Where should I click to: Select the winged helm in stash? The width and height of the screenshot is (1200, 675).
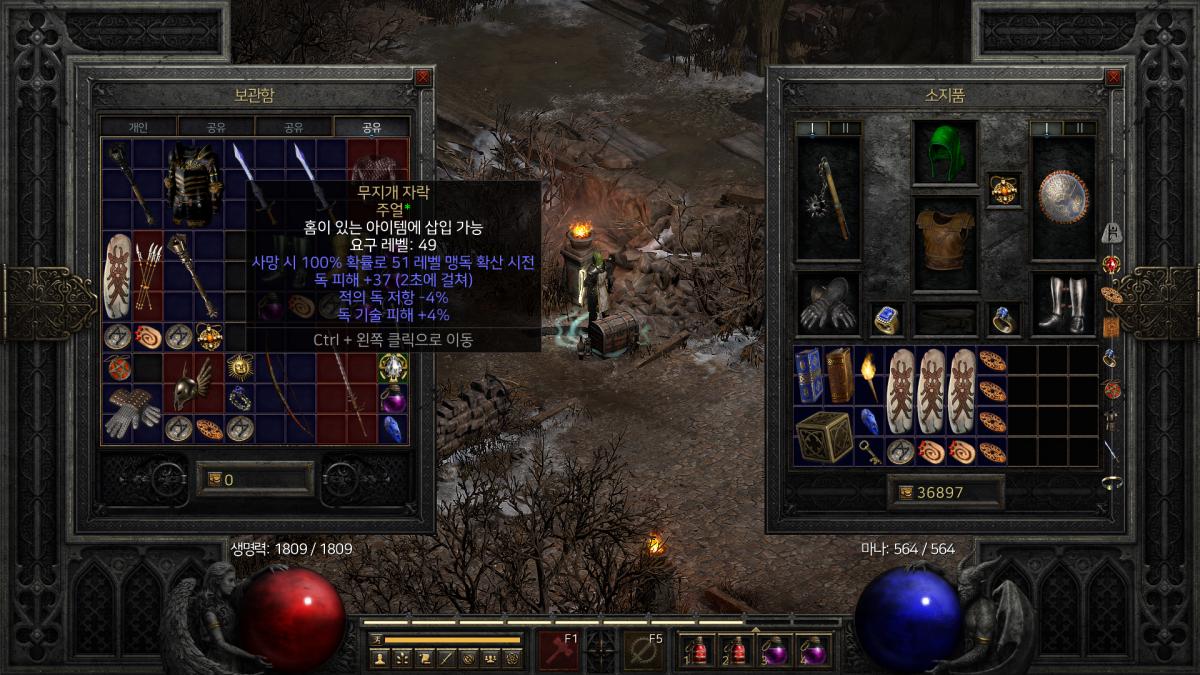pyautogui.click(x=191, y=386)
